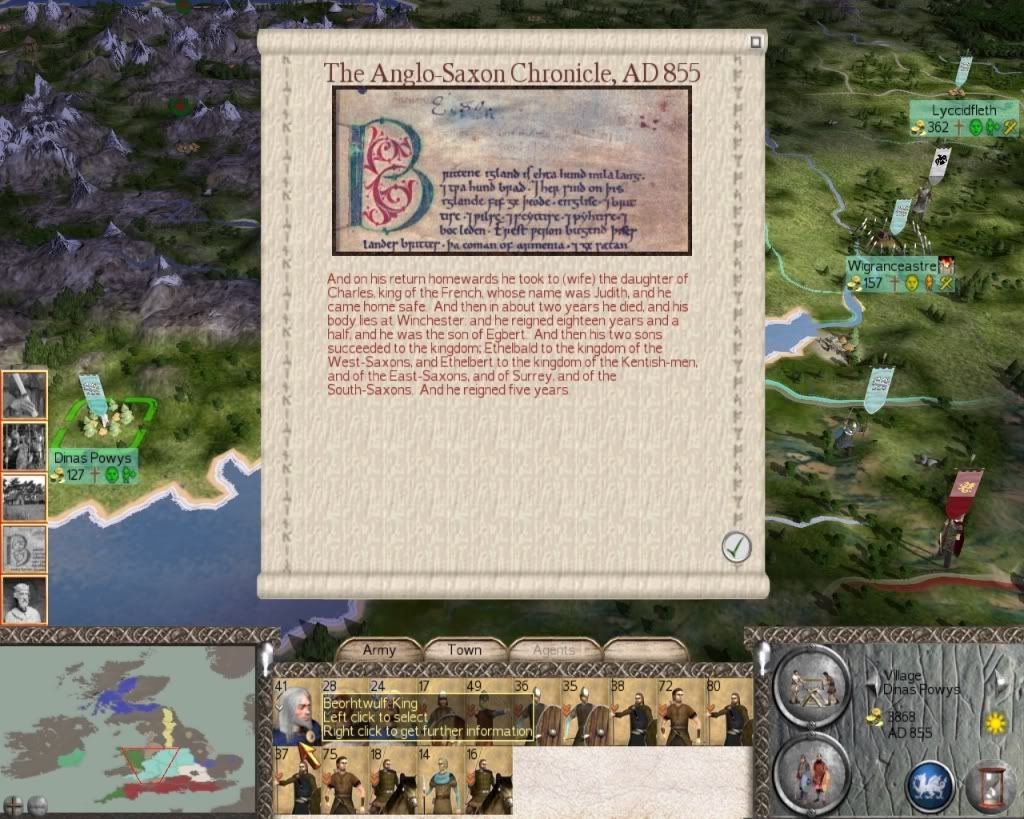Open the raised club event notification
Image resolution: width=1024 pixels, height=819 pixels.
24,395
